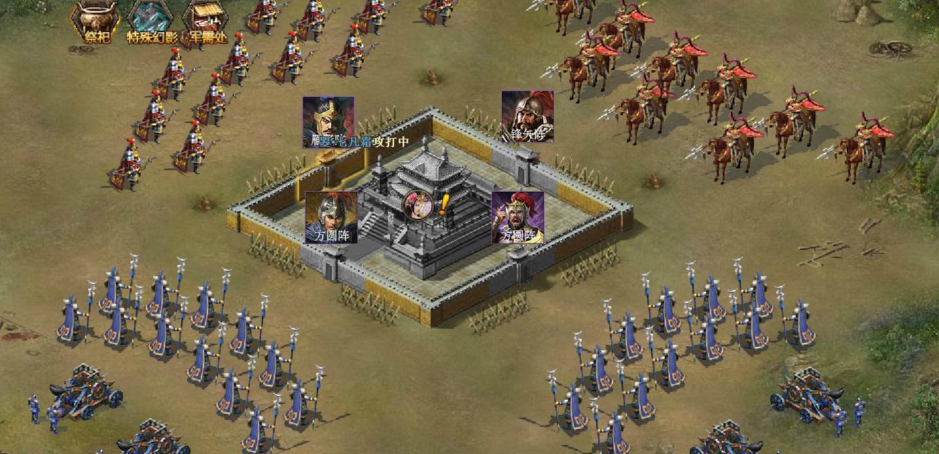Open the 军需处 military supply depot
The width and height of the screenshot is (939, 454).
205,21
